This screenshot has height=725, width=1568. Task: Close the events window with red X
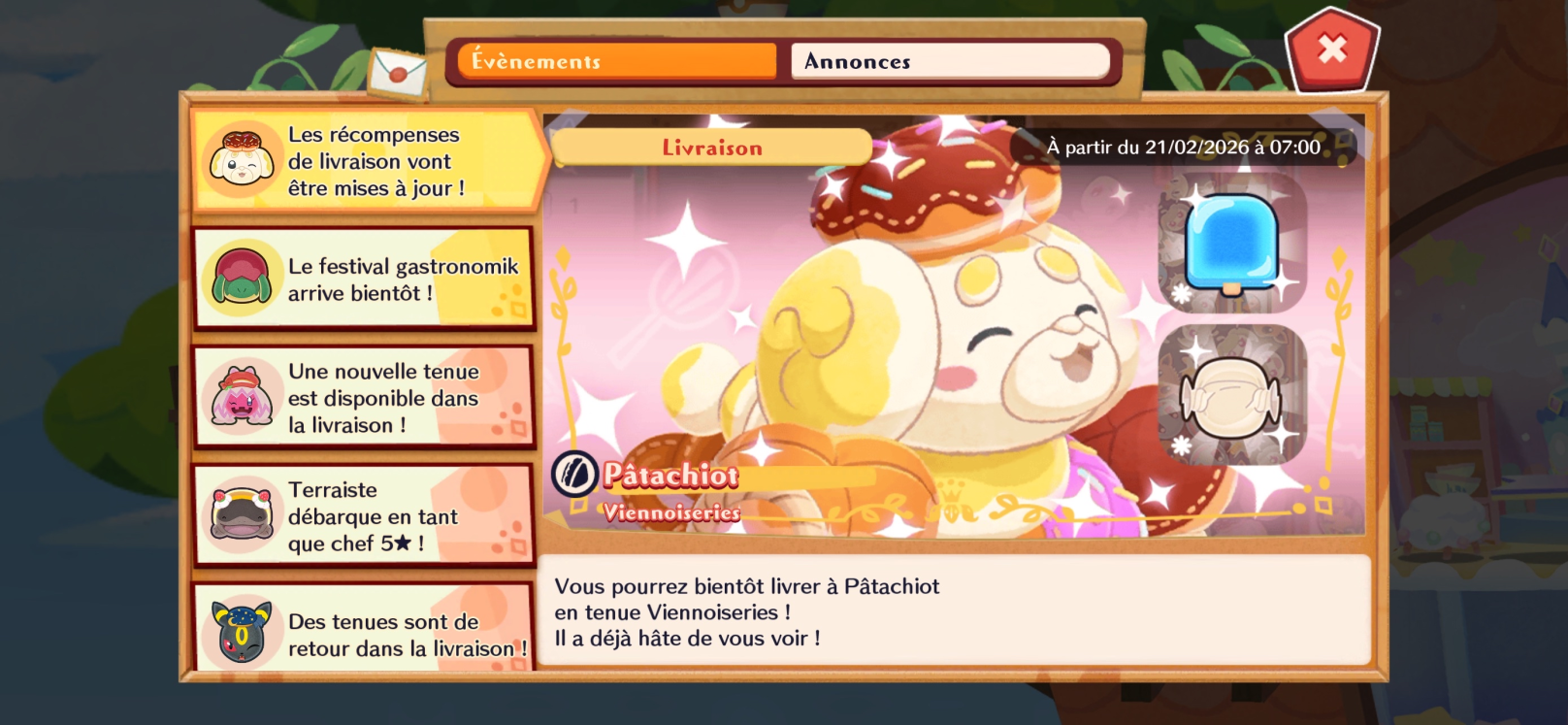1331,49
